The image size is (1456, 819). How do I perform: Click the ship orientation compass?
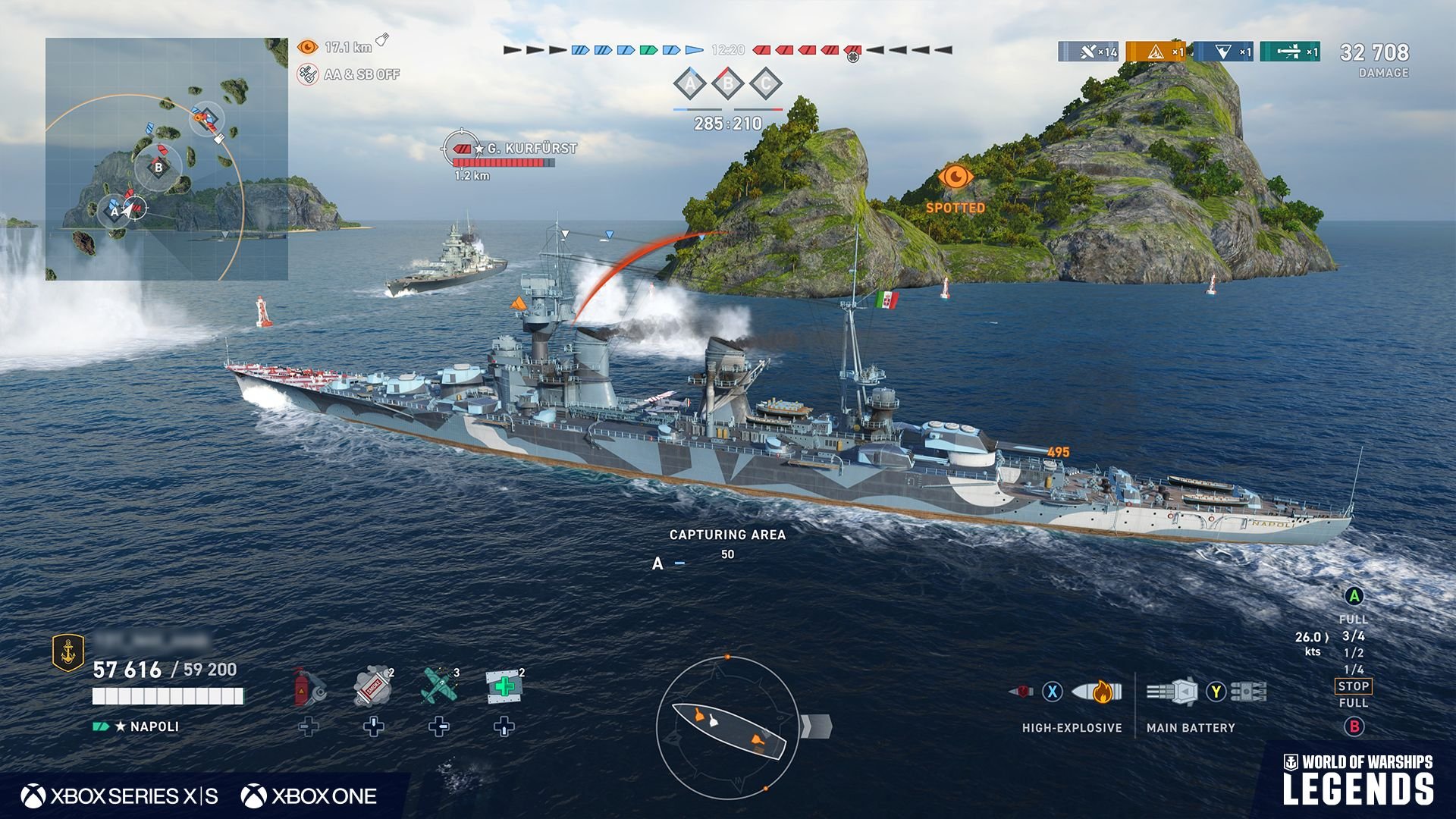pyautogui.click(x=727, y=727)
